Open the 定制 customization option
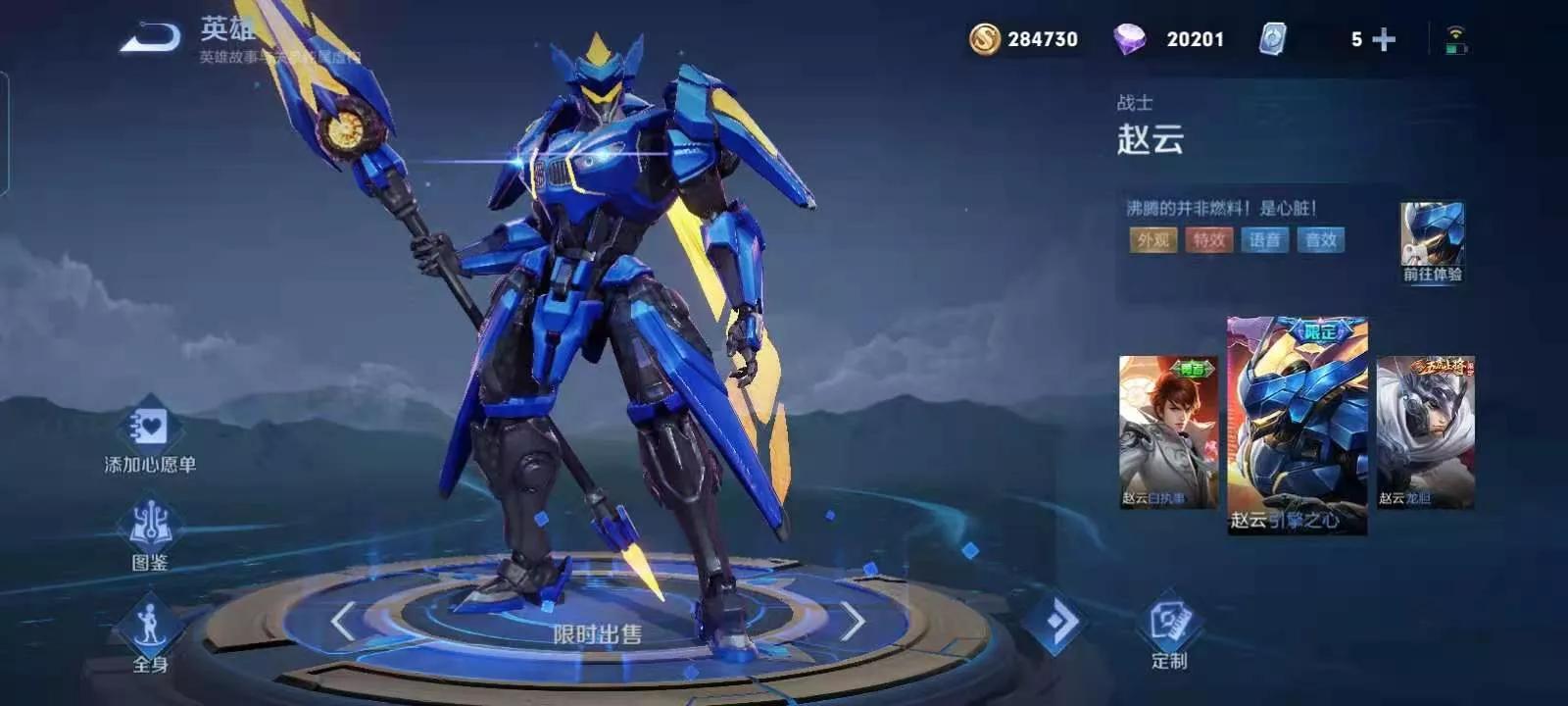The height and width of the screenshot is (706, 1568). pyautogui.click(x=1169, y=626)
